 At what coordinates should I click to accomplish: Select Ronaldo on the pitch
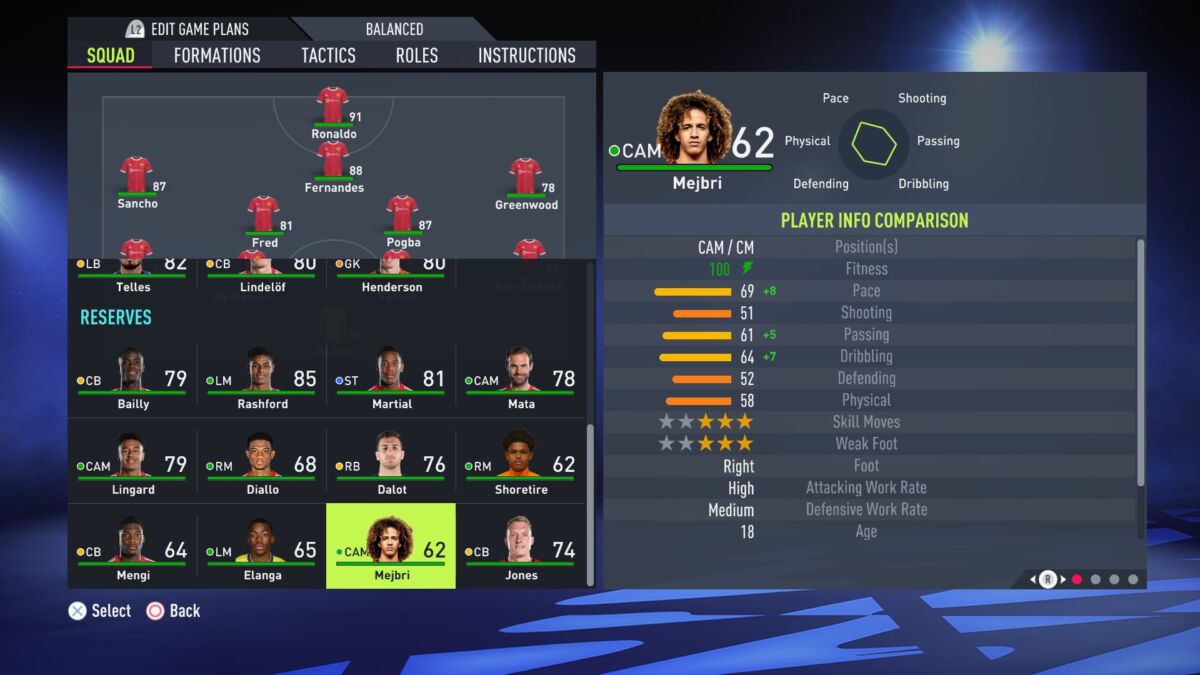click(x=333, y=106)
